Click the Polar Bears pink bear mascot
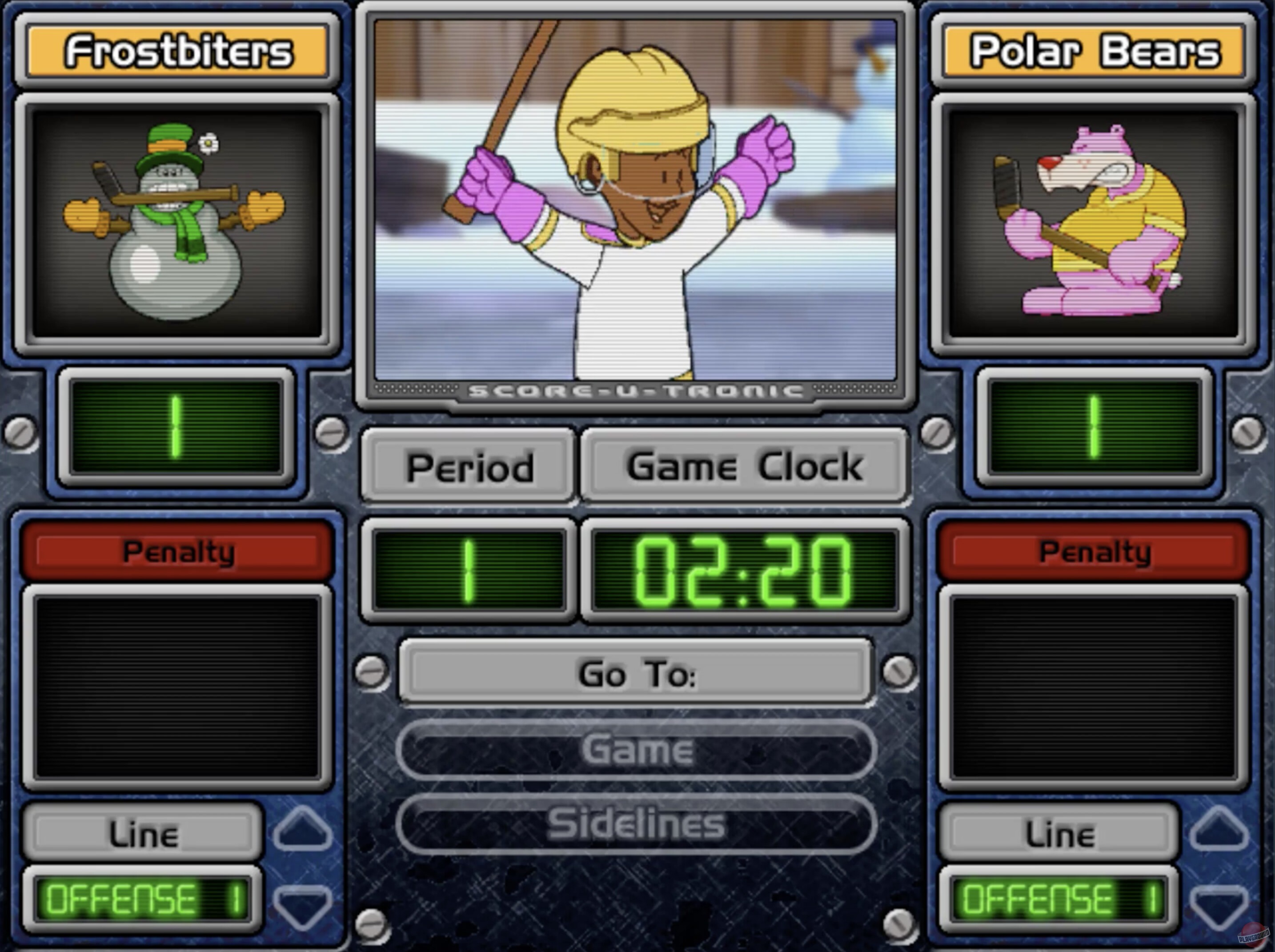 pos(1095,225)
